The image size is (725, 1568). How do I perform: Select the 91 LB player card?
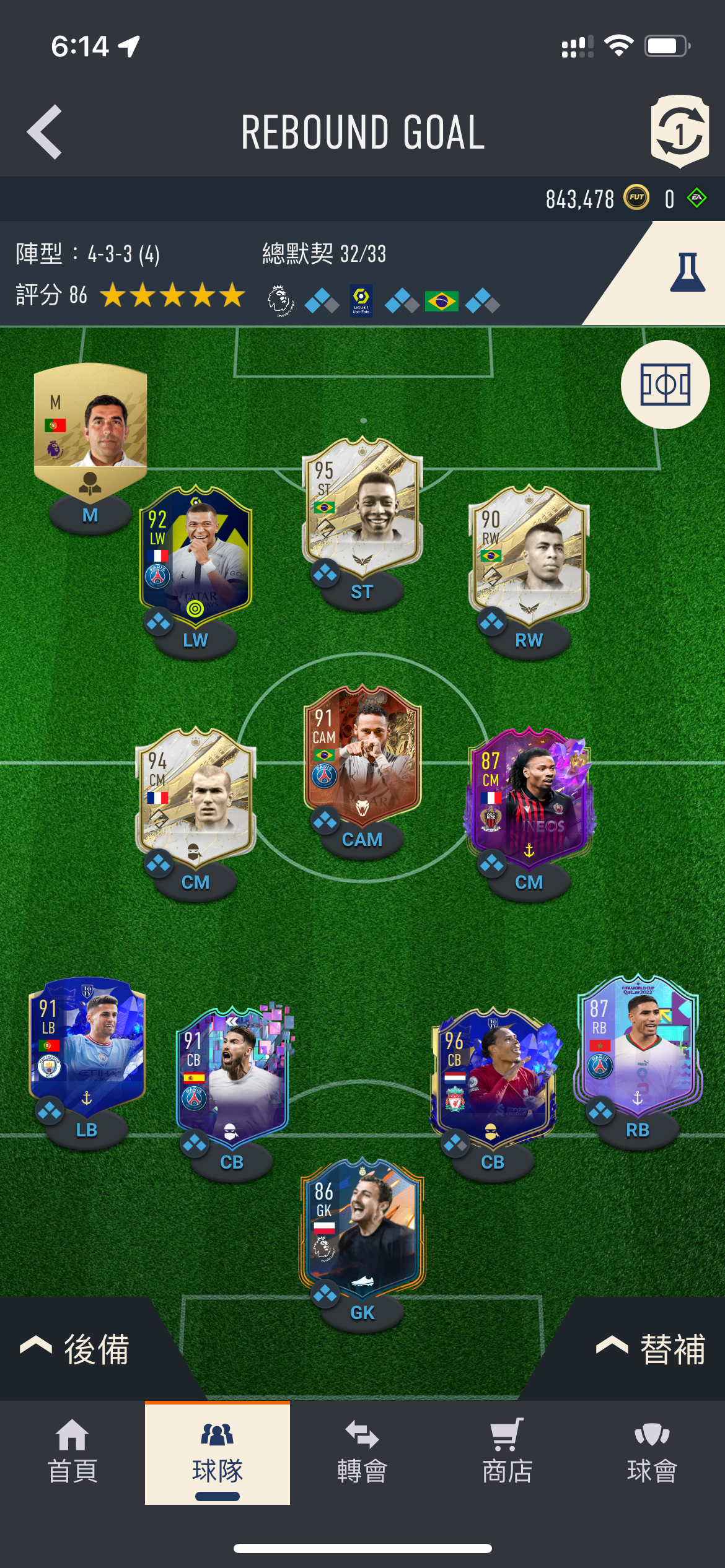pos(87,1045)
